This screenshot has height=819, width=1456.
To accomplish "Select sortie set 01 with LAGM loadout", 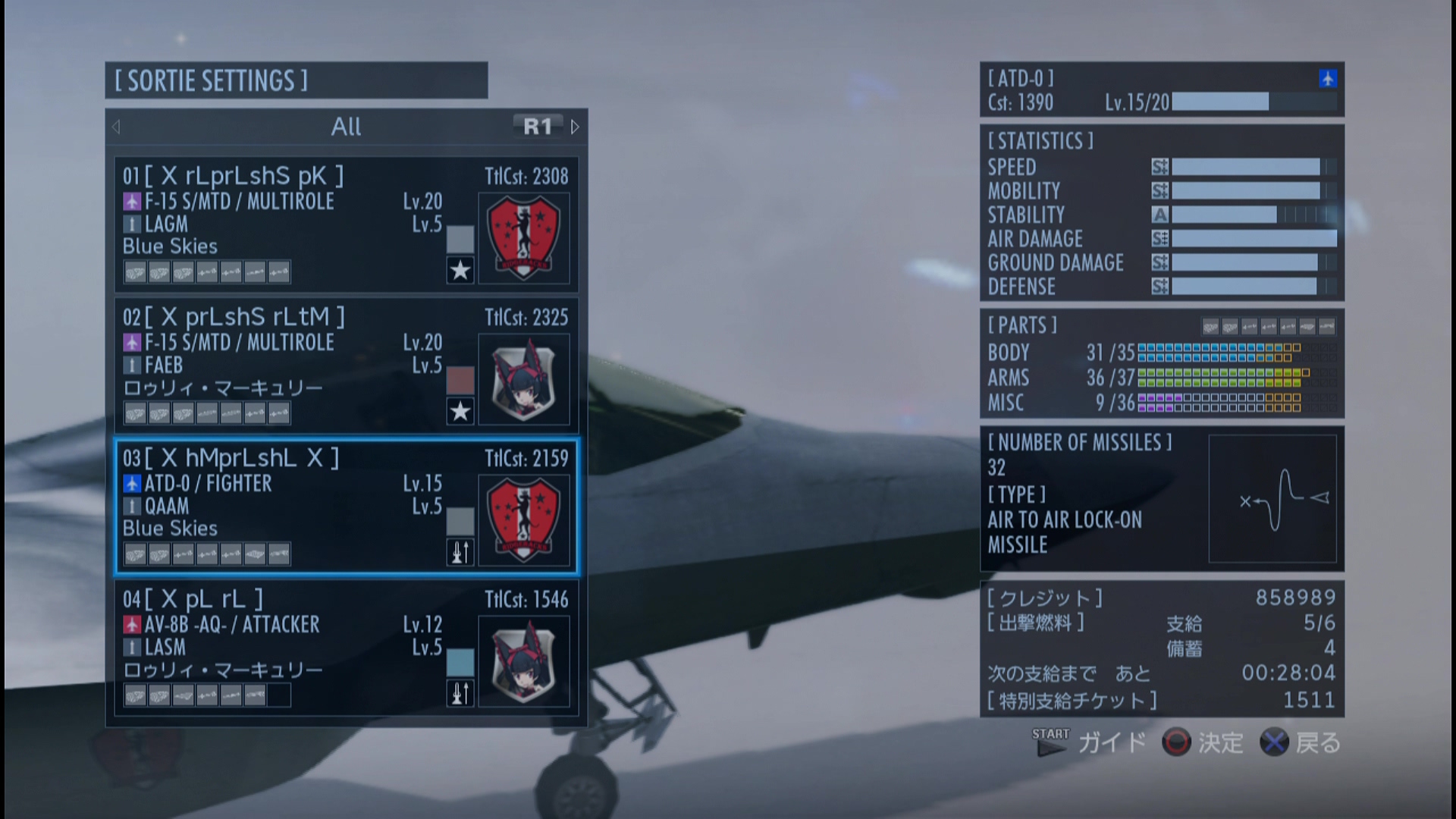I will (346, 224).
